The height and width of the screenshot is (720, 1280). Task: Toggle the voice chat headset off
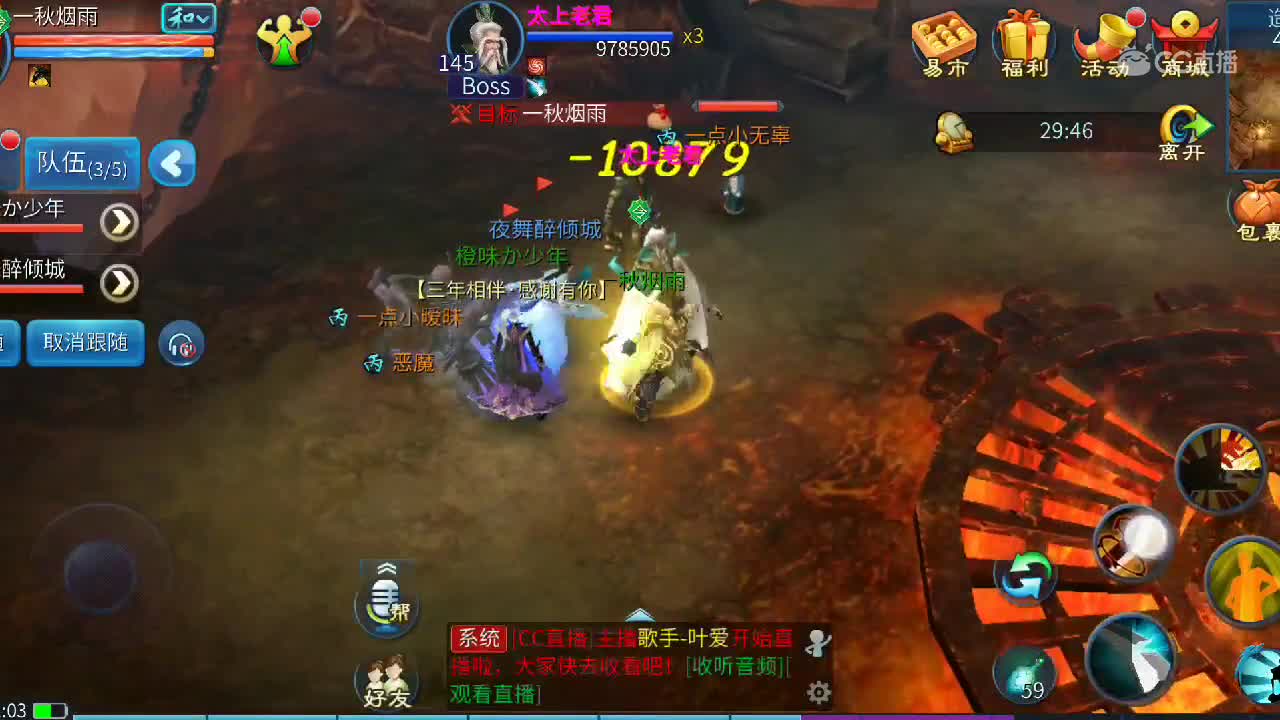182,344
